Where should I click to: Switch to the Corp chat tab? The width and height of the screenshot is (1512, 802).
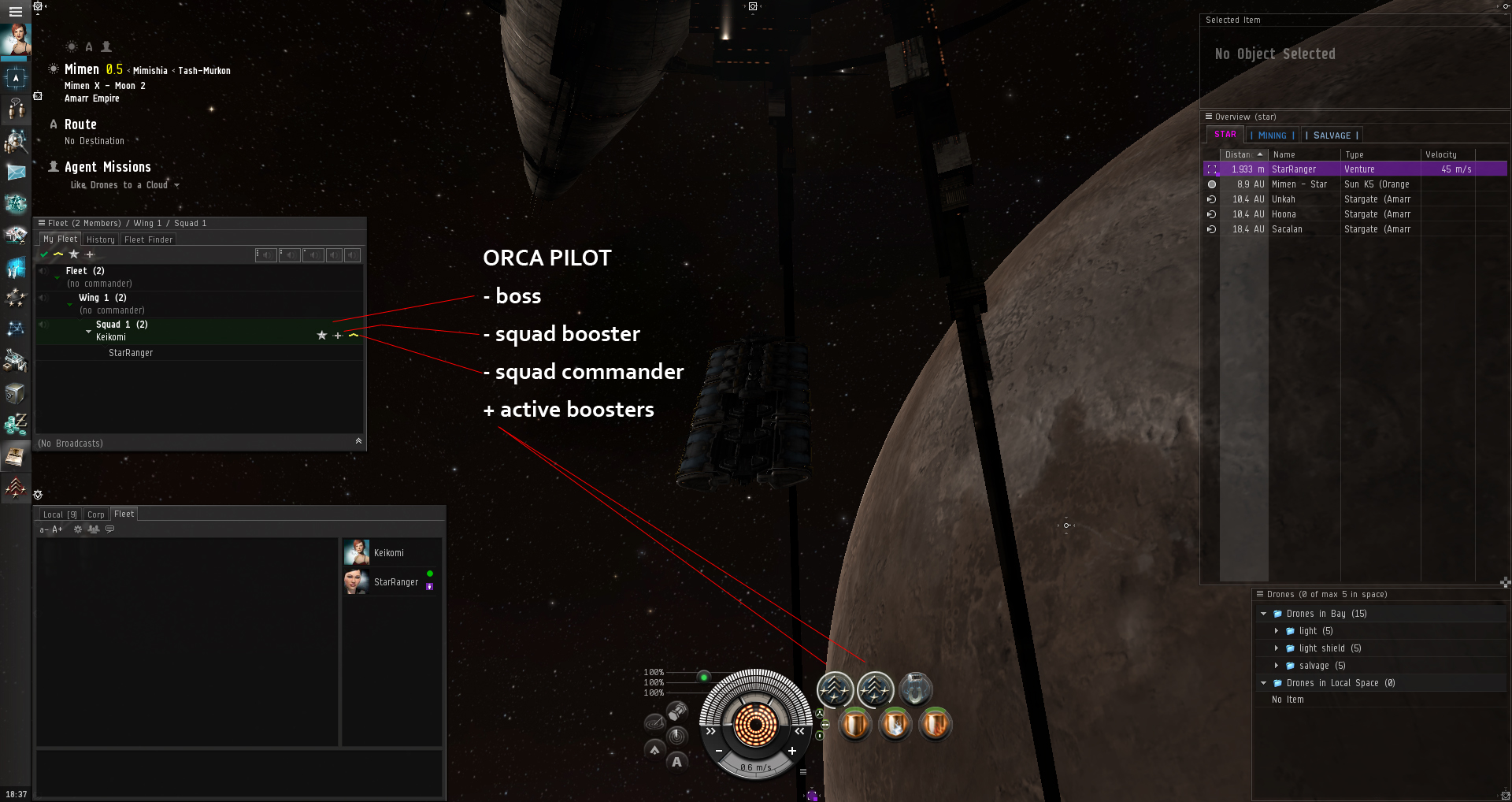point(96,514)
